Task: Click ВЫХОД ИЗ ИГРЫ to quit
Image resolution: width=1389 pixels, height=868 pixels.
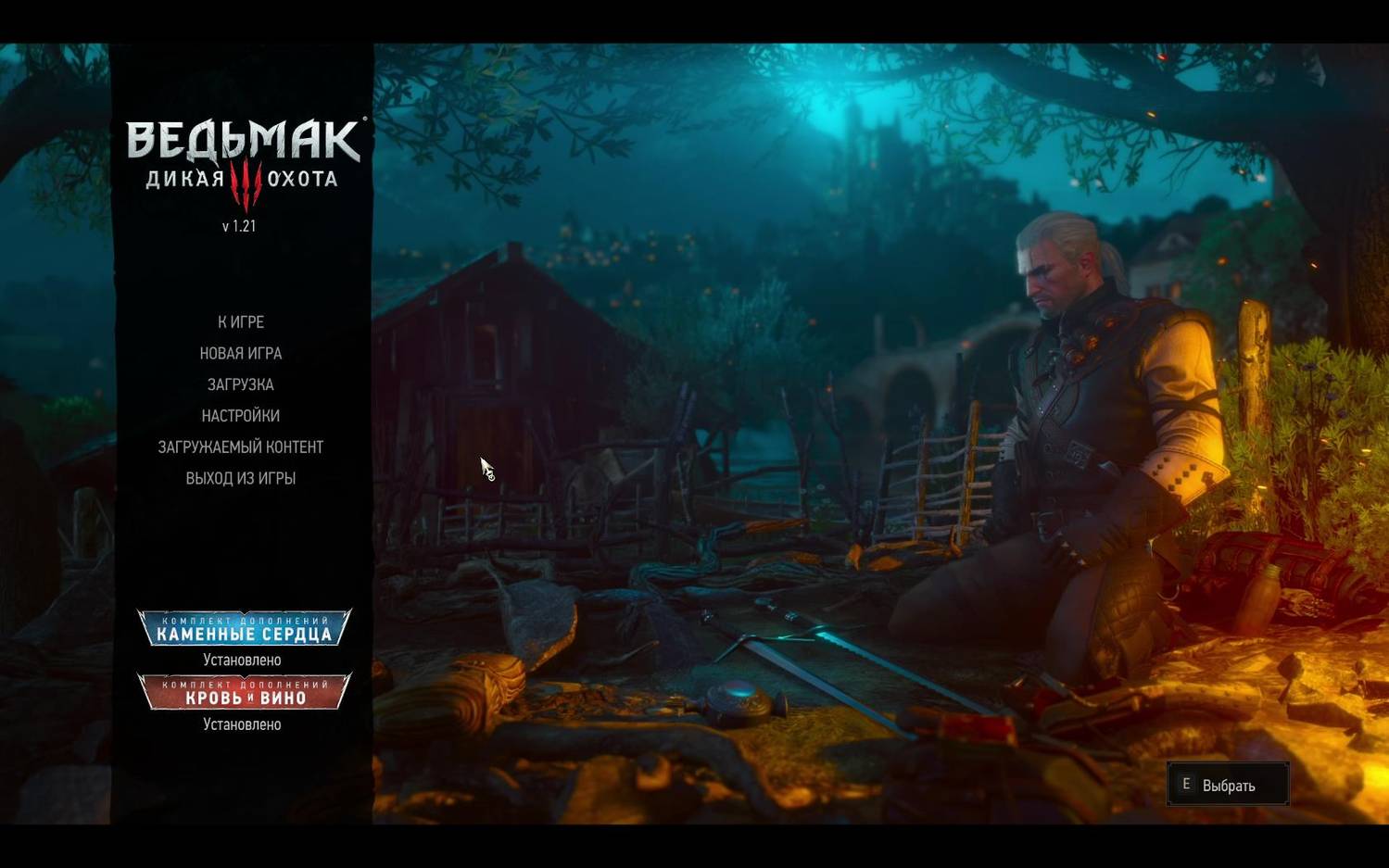Action: point(240,478)
